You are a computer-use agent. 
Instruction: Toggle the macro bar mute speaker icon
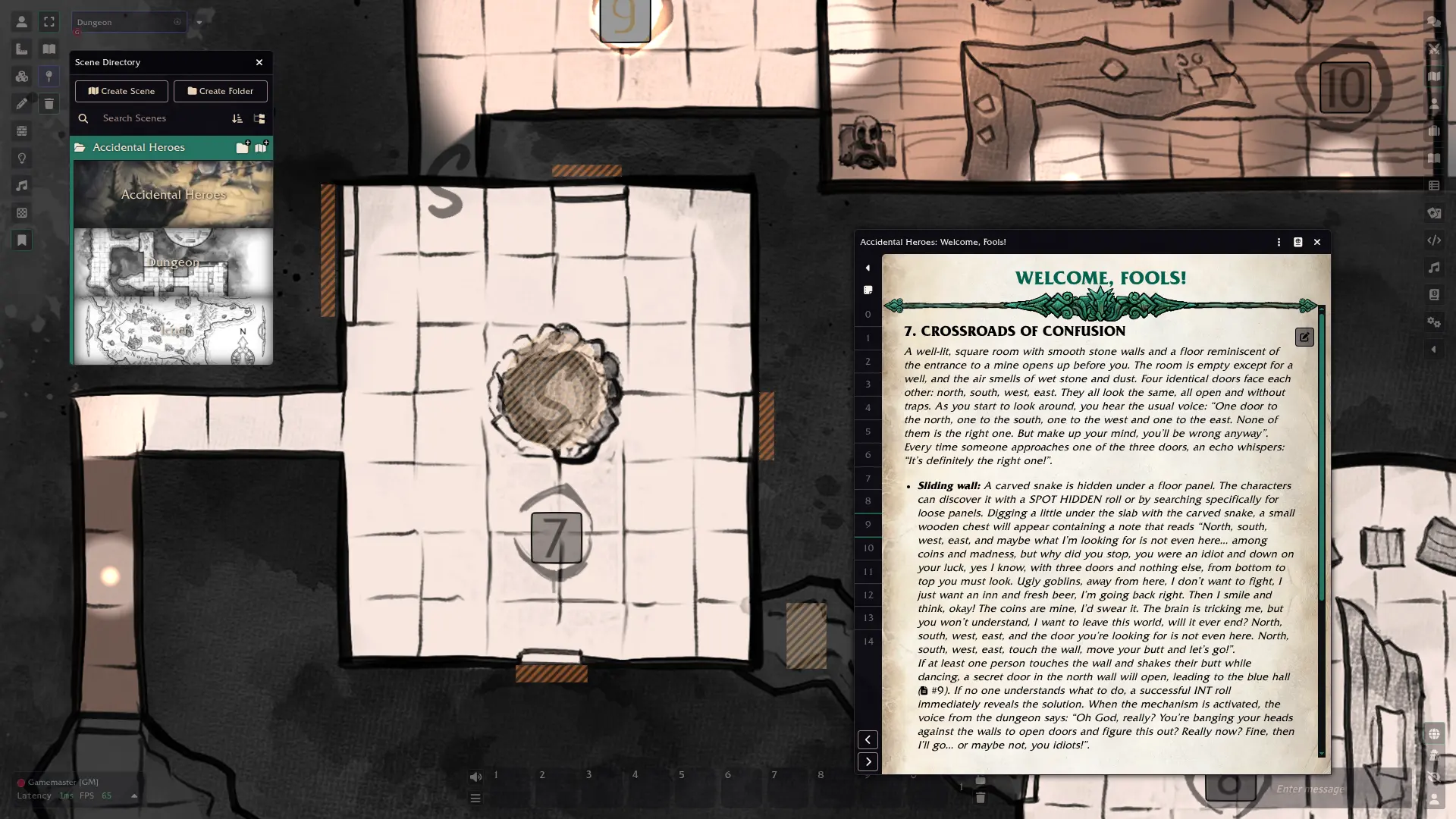[x=475, y=777]
